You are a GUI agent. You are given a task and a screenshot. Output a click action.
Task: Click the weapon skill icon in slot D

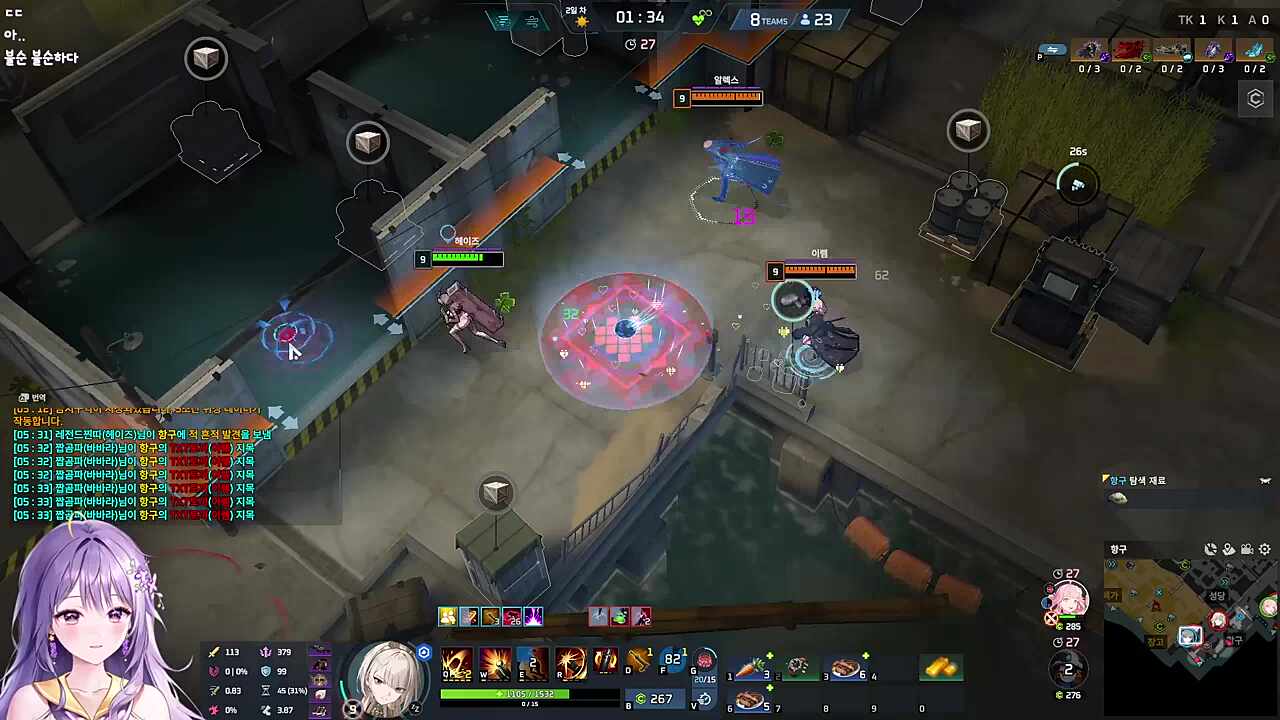point(636,661)
